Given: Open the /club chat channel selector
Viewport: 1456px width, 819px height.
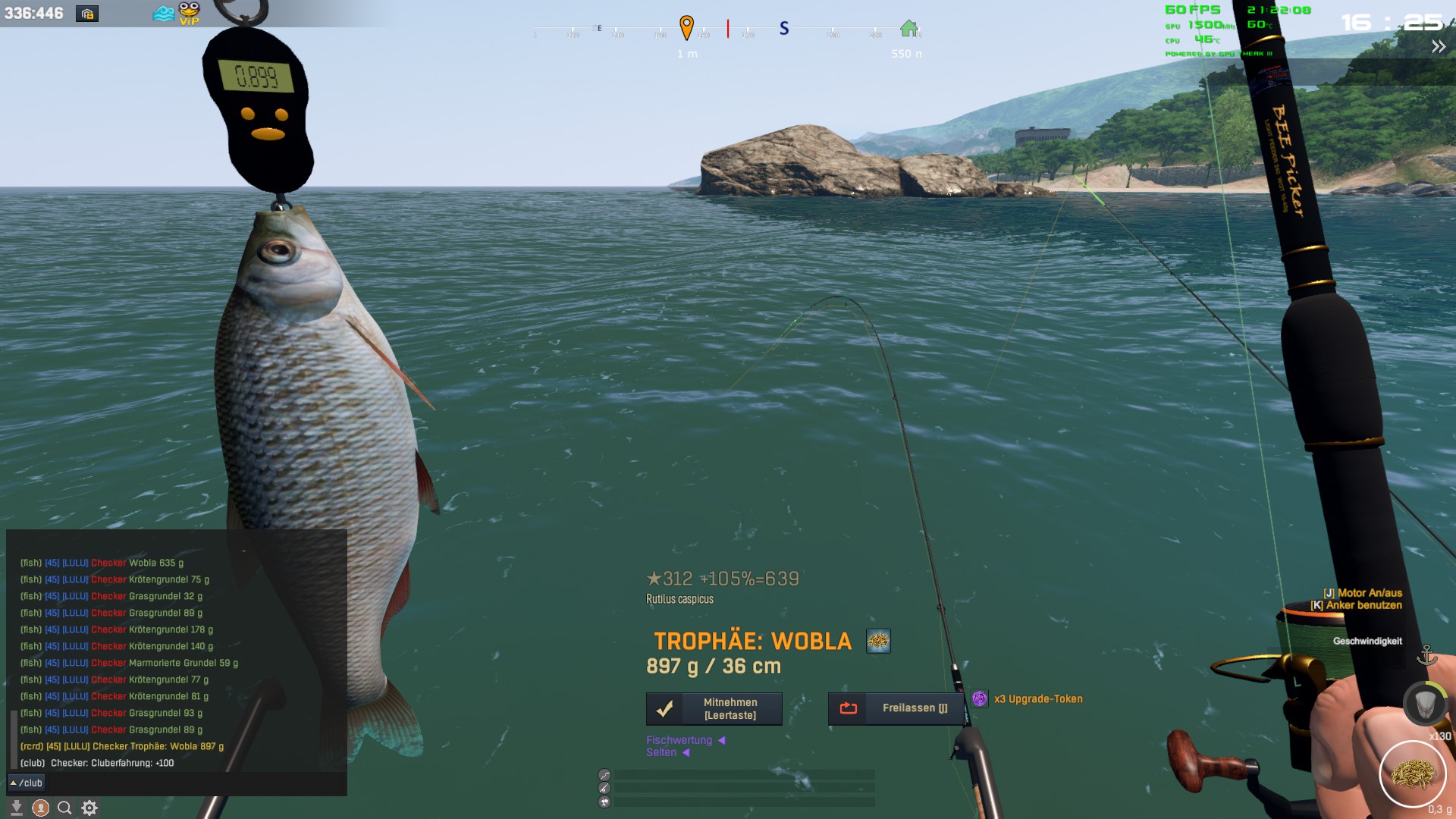Looking at the screenshot, I should tap(27, 783).
